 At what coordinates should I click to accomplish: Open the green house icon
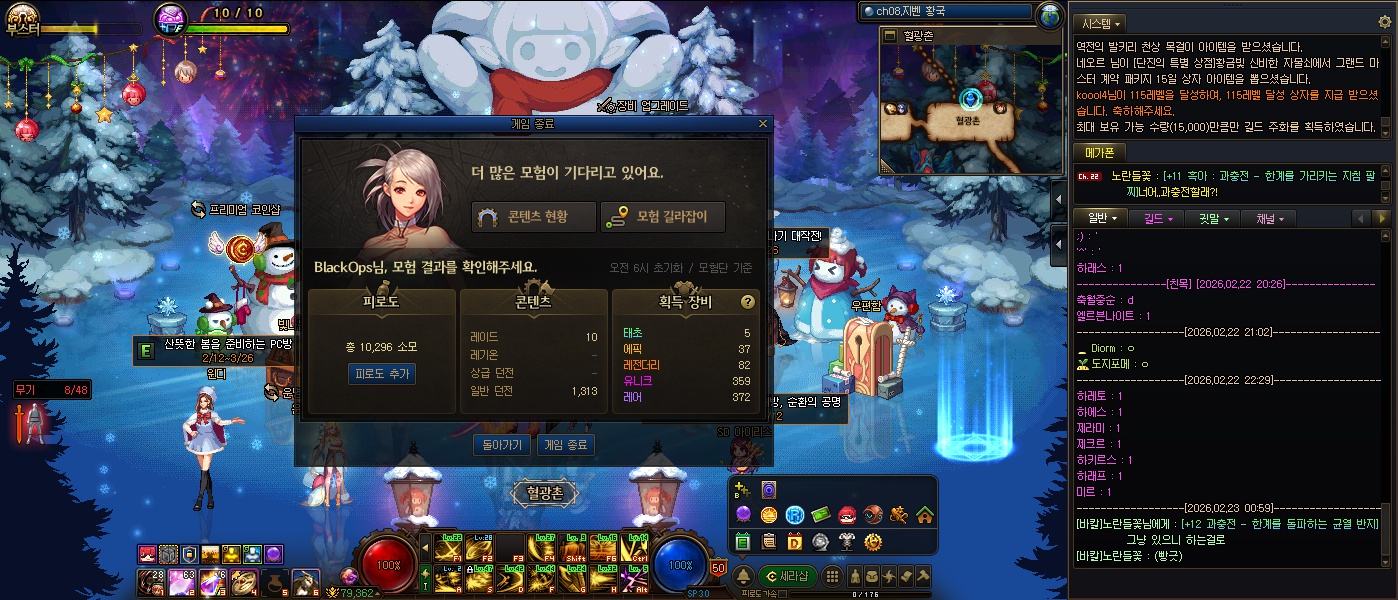click(x=924, y=515)
